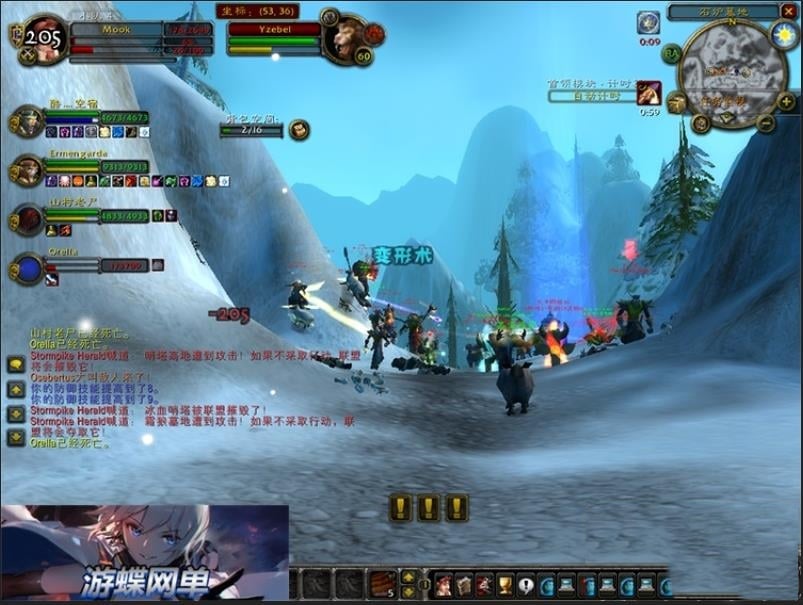Image resolution: width=803 pixels, height=605 pixels.
Task: Select party member Ermengarda's portrait
Action: point(27,170)
